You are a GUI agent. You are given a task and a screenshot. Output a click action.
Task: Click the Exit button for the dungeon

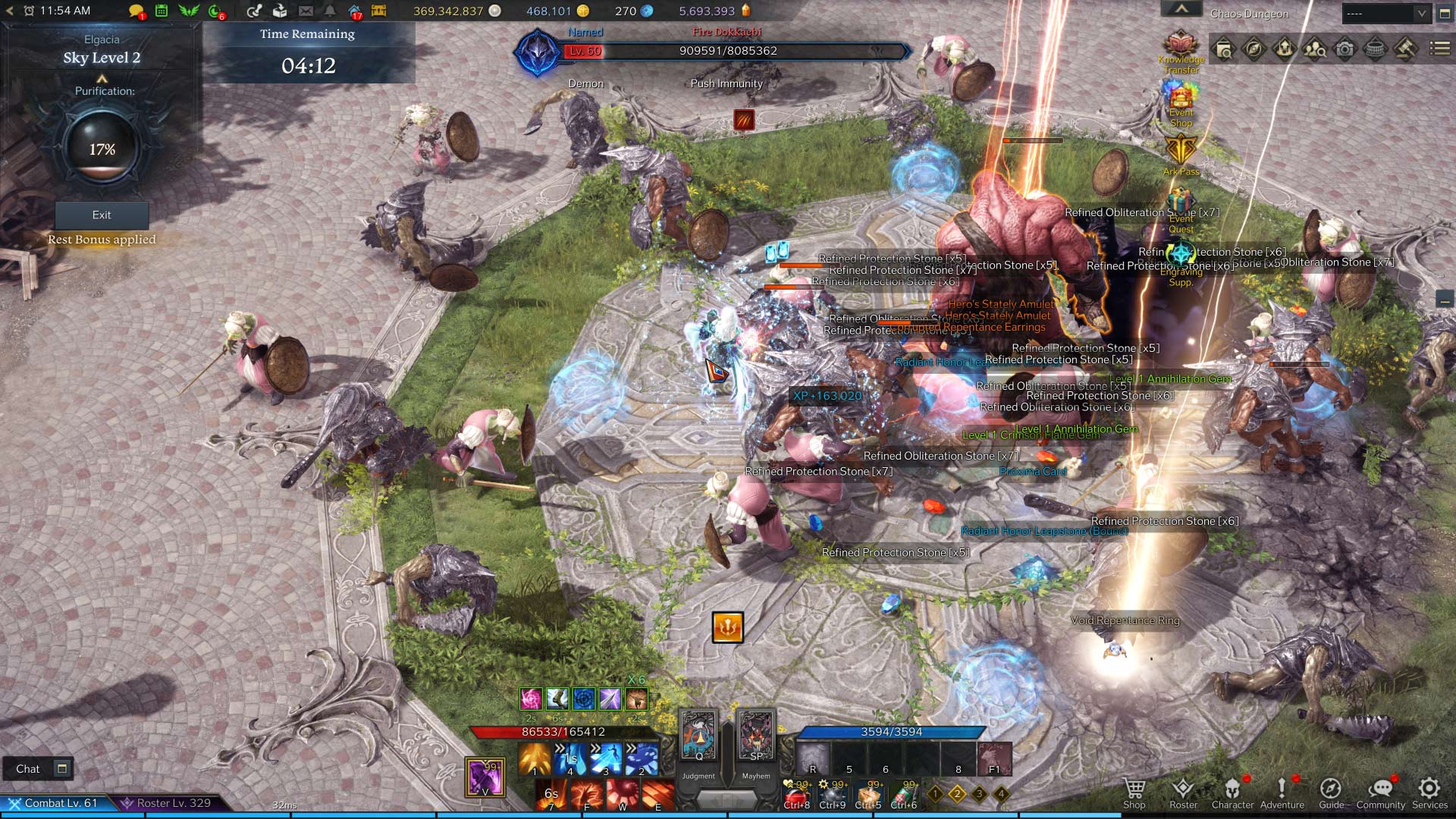[102, 215]
